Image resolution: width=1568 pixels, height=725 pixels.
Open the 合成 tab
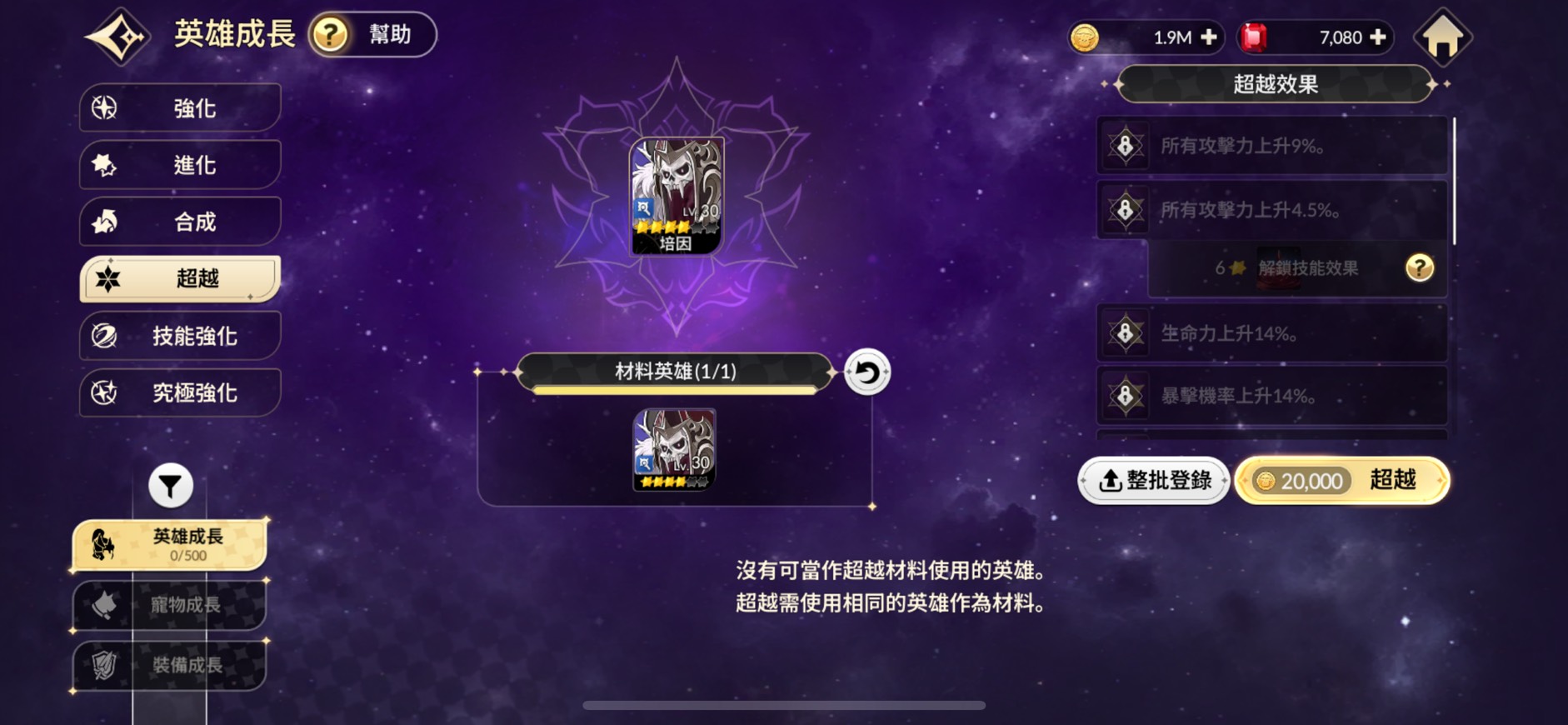[180, 222]
